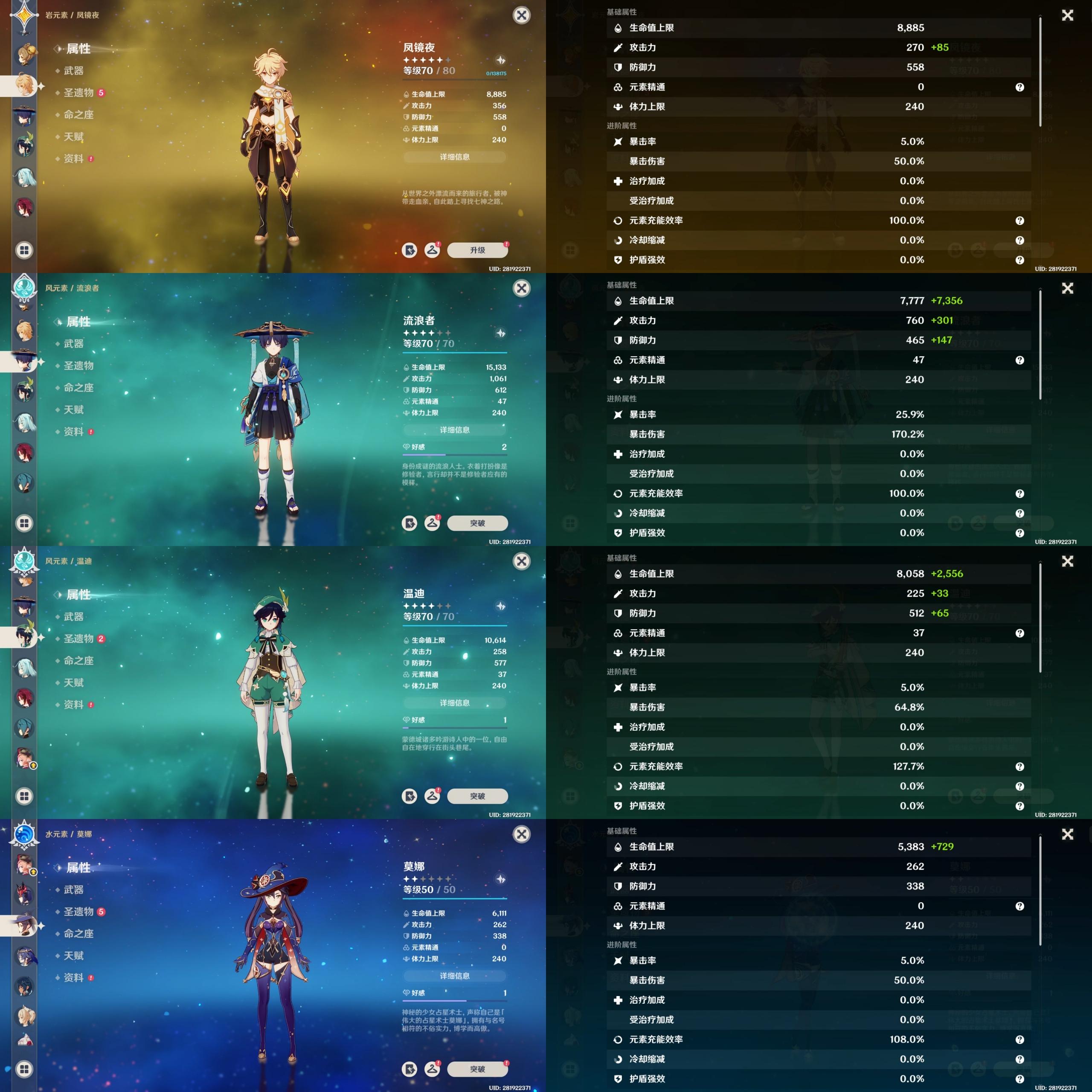
Task: Open 圣遗物 in the 流浪者 menu
Action: click(x=78, y=366)
